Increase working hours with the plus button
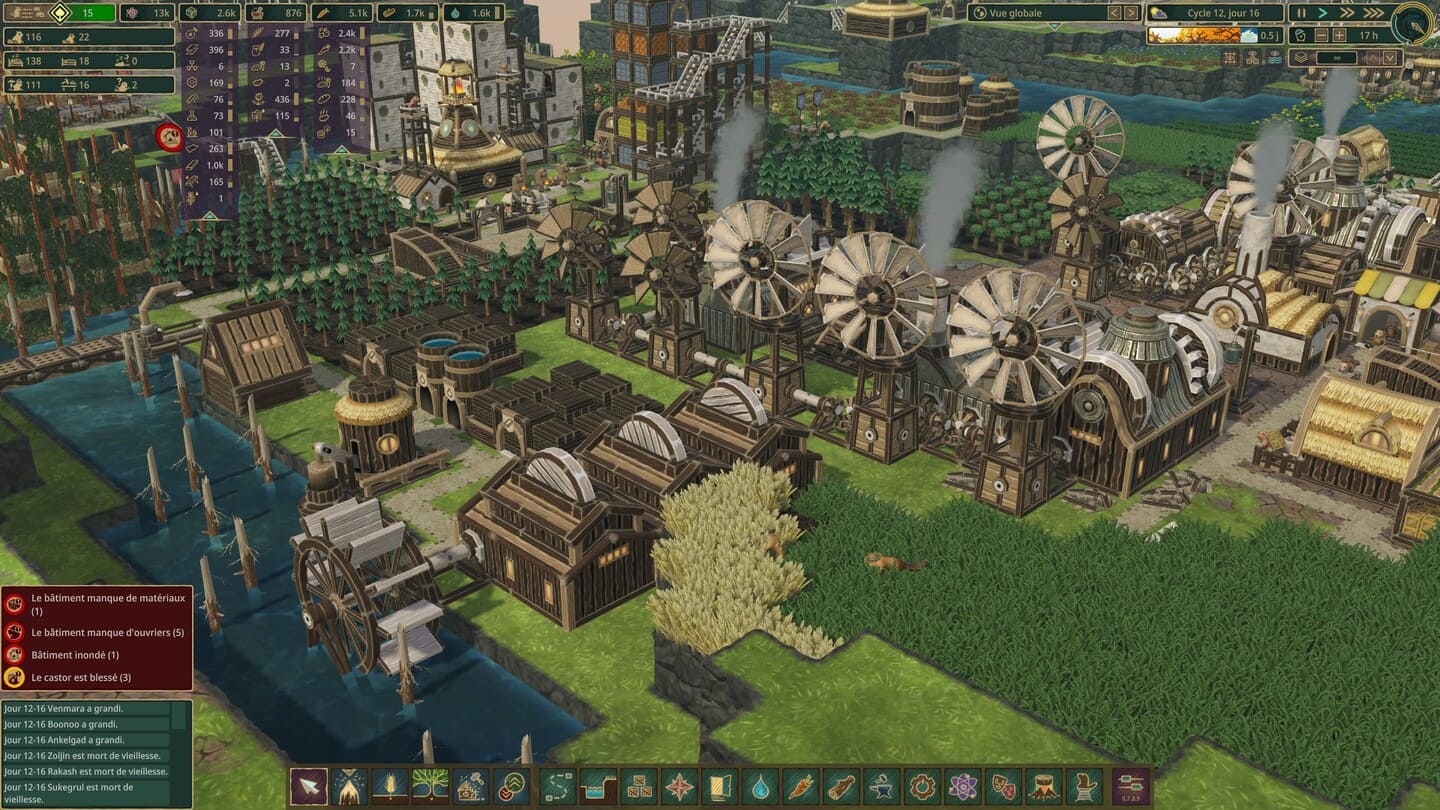Viewport: 1440px width, 810px height. [x=1338, y=35]
